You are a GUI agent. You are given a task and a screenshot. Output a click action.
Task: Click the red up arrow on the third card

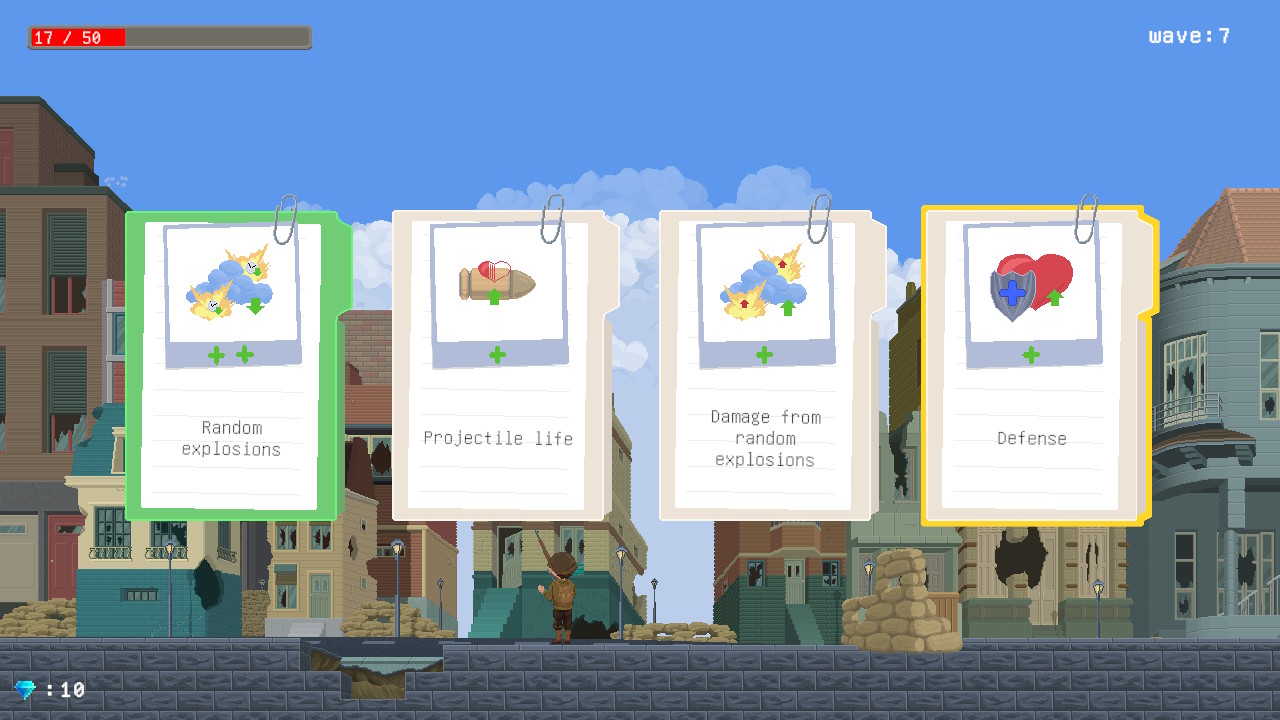(x=782, y=264)
